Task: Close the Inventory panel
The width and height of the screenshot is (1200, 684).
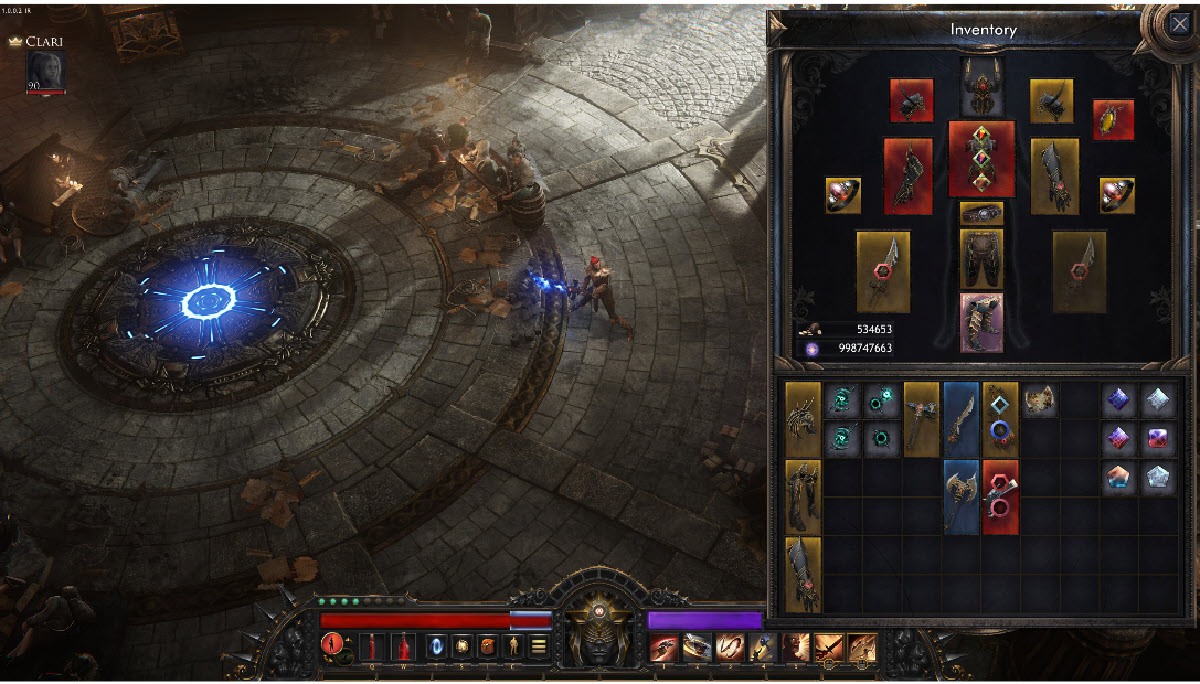Action: 1178,24
